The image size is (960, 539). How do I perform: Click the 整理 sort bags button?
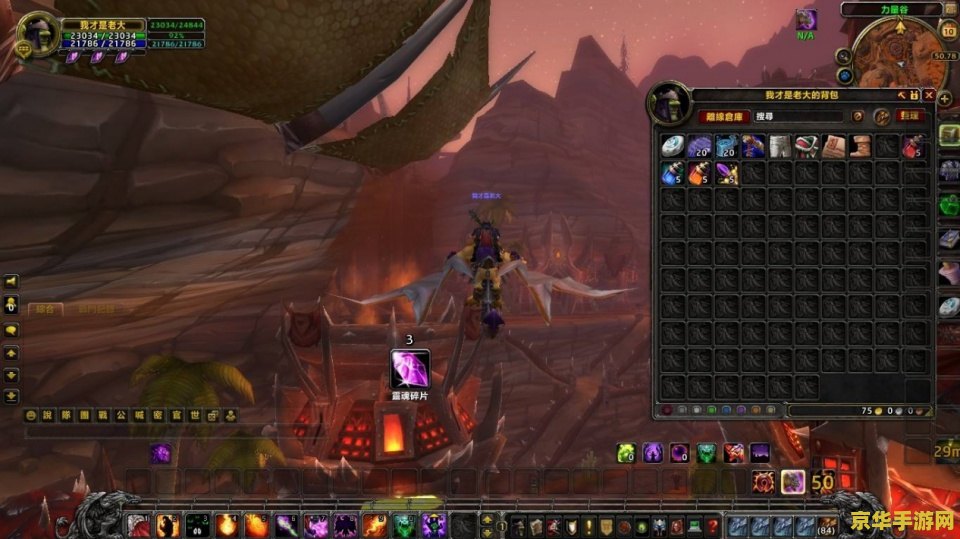point(910,116)
